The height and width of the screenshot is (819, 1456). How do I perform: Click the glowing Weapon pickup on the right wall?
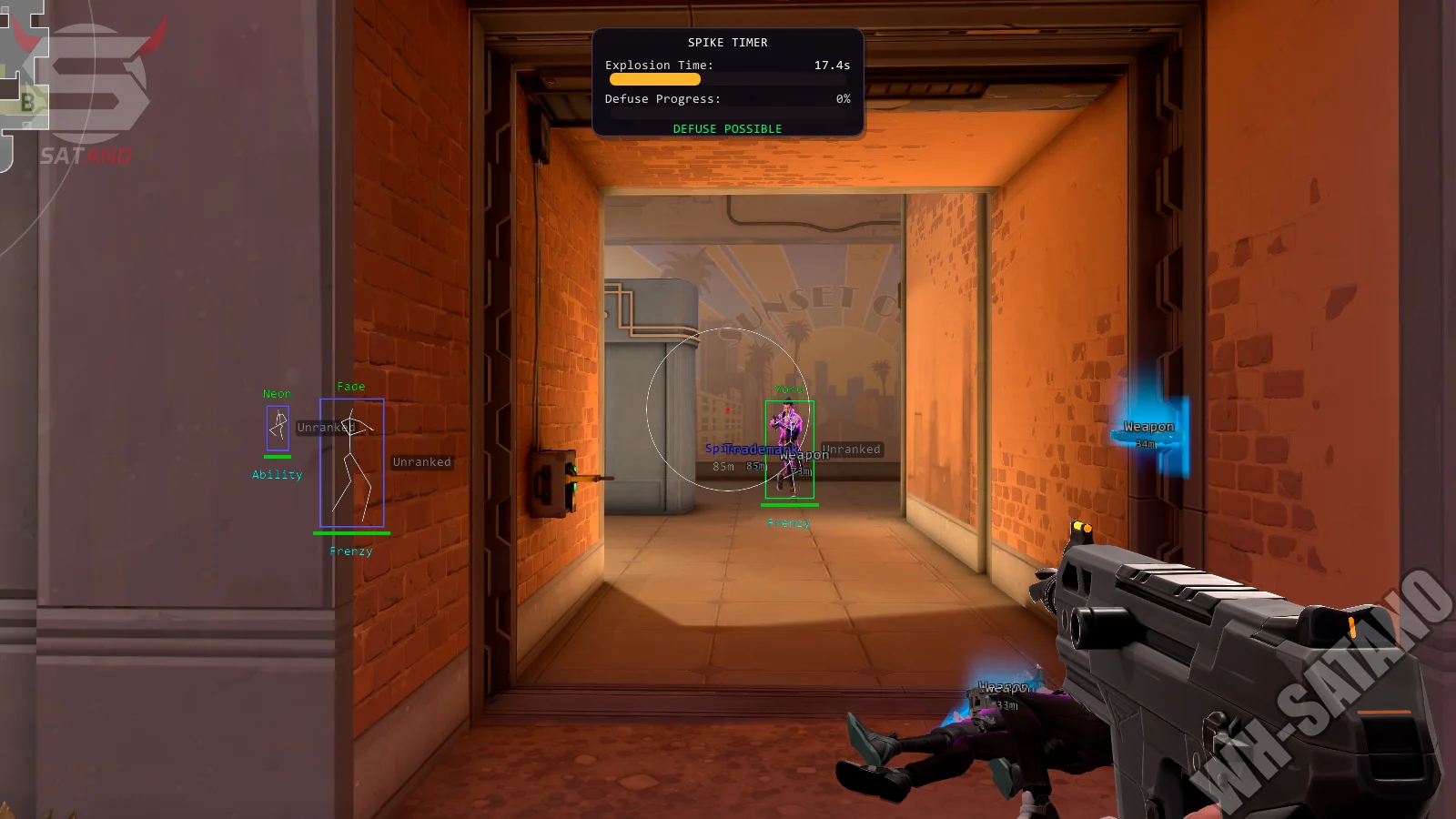[x=1148, y=428]
